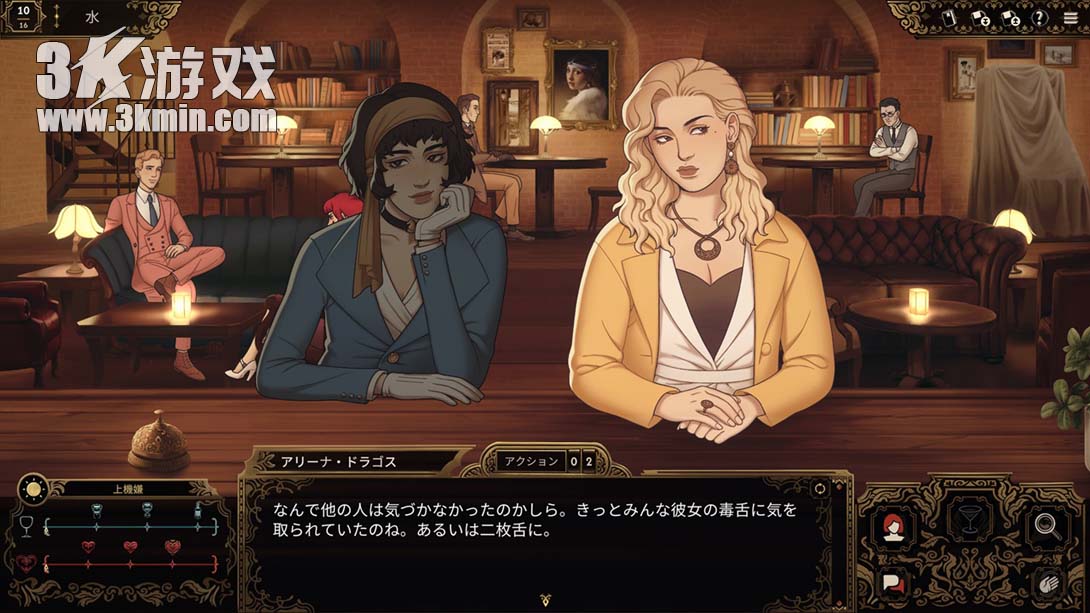Click the small round icon atop dialogue box
1090x613 pixels.
tap(820, 488)
